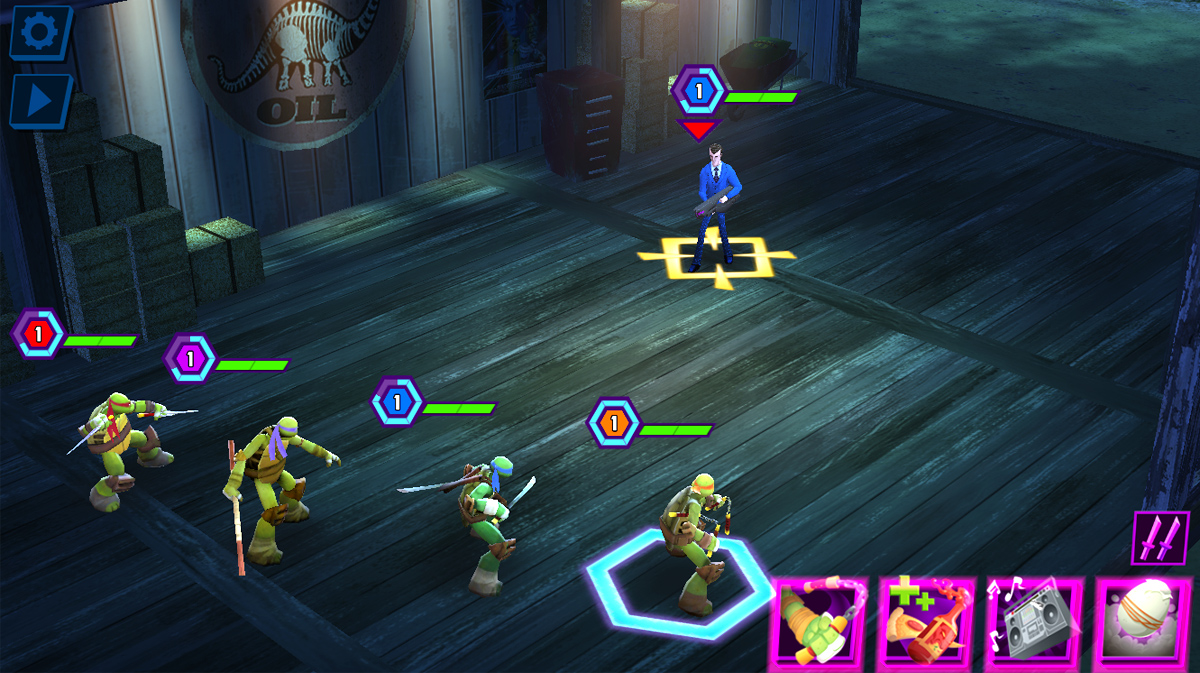Use the wrapped egg ability
The image size is (1200, 673).
pyautogui.click(x=1146, y=623)
